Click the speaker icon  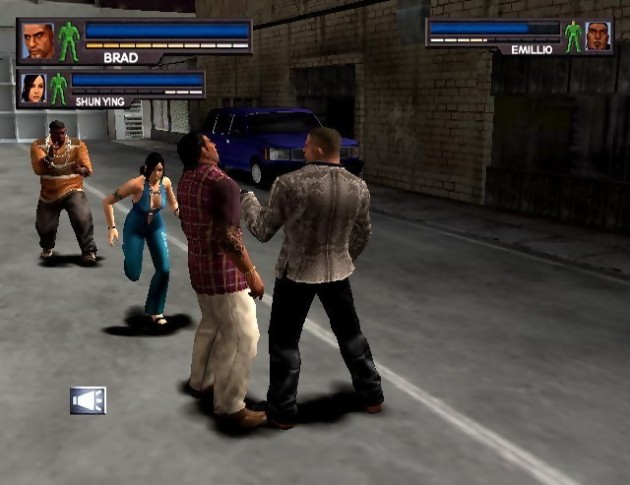tap(88, 400)
